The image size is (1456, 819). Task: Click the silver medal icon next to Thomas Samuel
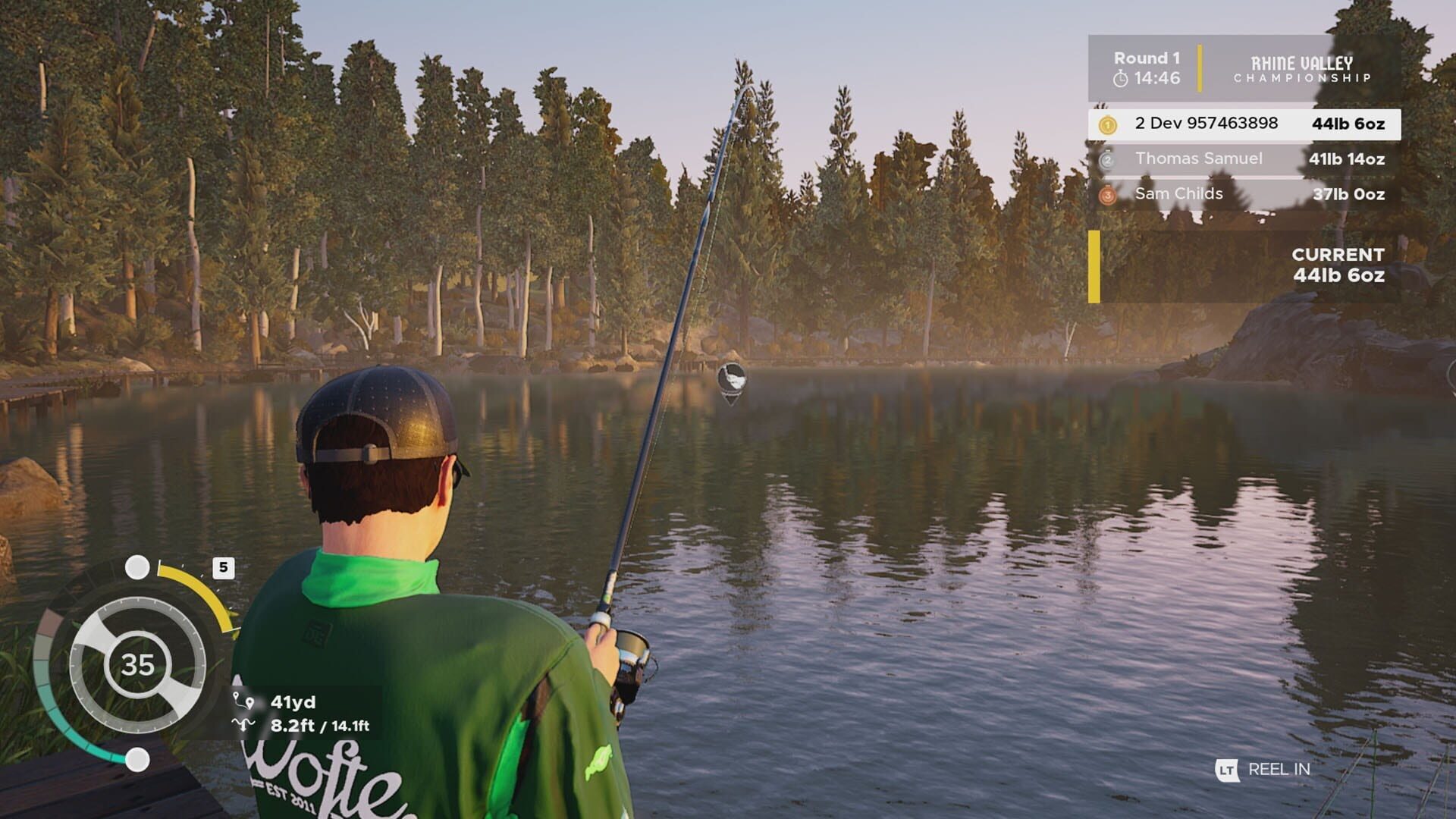tap(1108, 158)
